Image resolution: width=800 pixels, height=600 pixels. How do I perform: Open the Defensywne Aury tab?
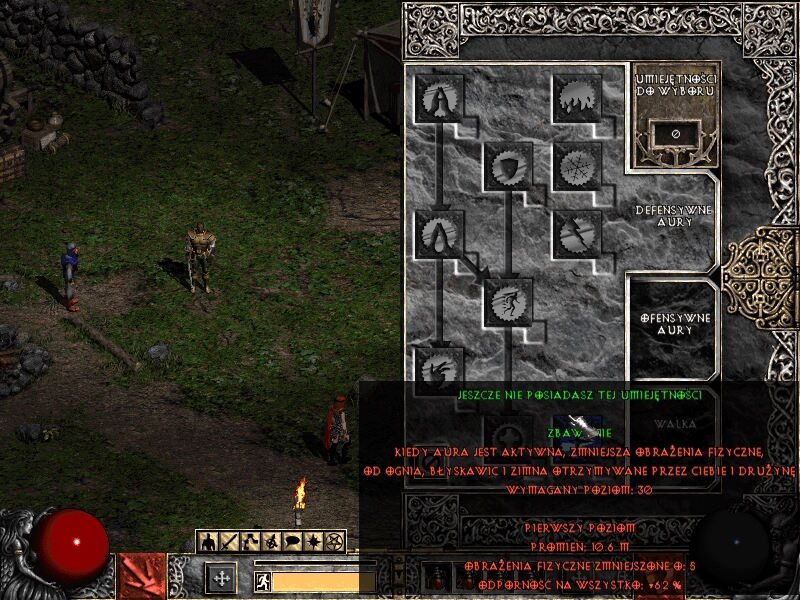tap(675, 216)
